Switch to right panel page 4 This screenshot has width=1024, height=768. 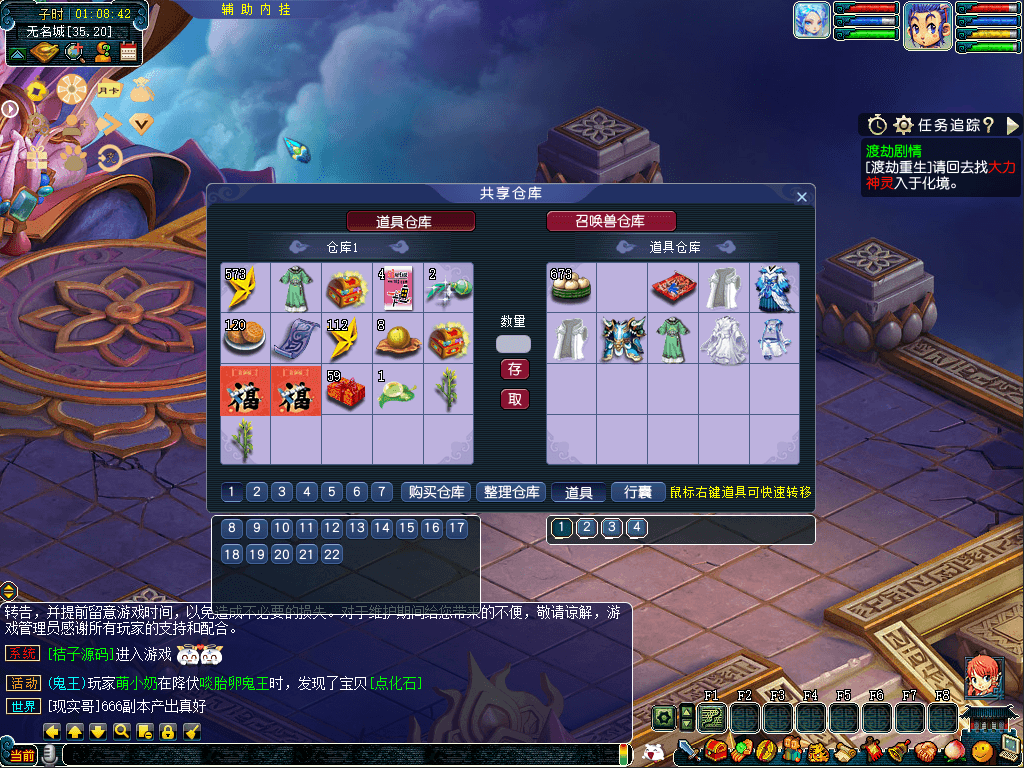636,528
